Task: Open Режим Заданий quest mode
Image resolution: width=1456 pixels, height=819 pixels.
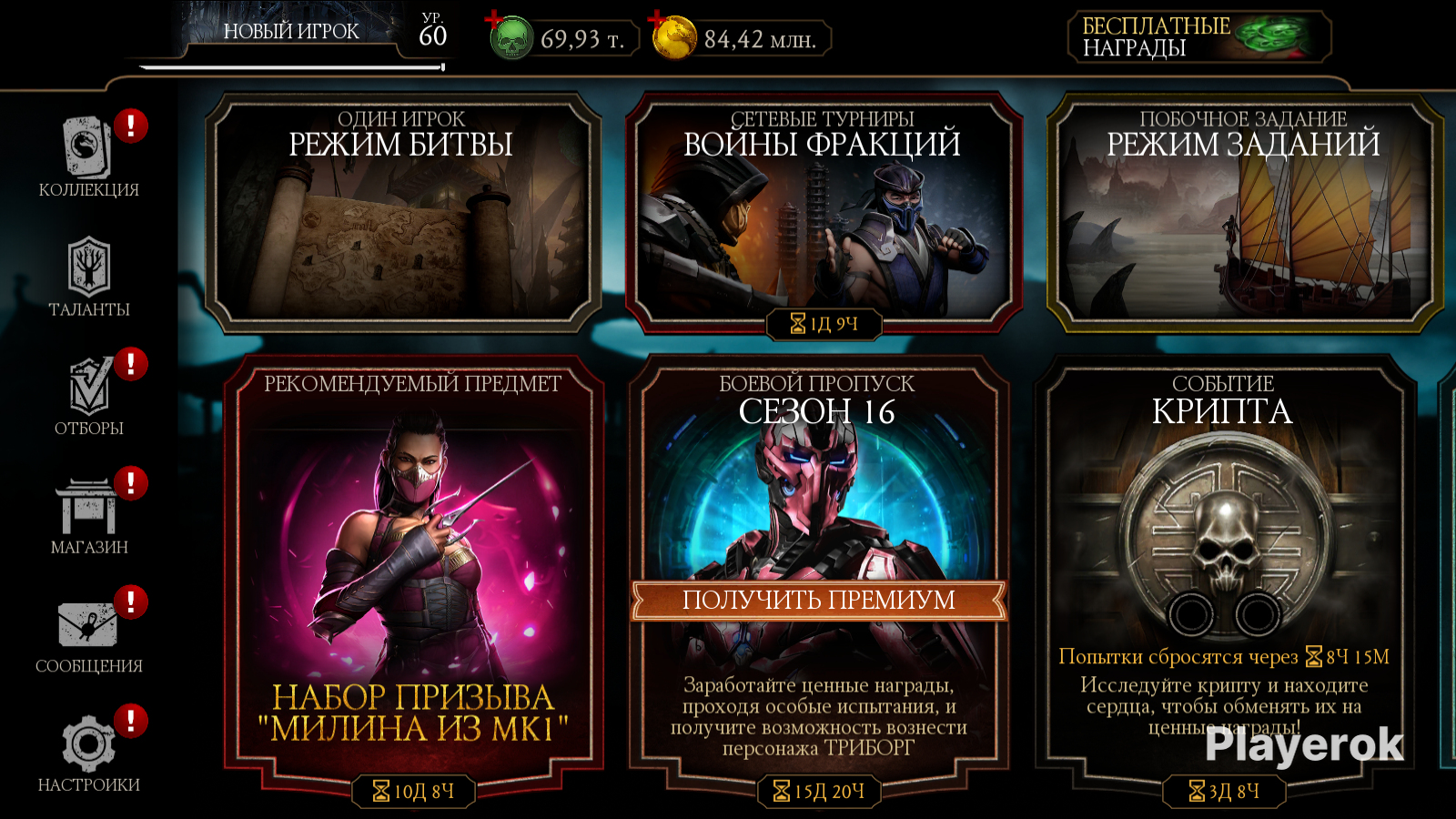Action: pos(1243,214)
